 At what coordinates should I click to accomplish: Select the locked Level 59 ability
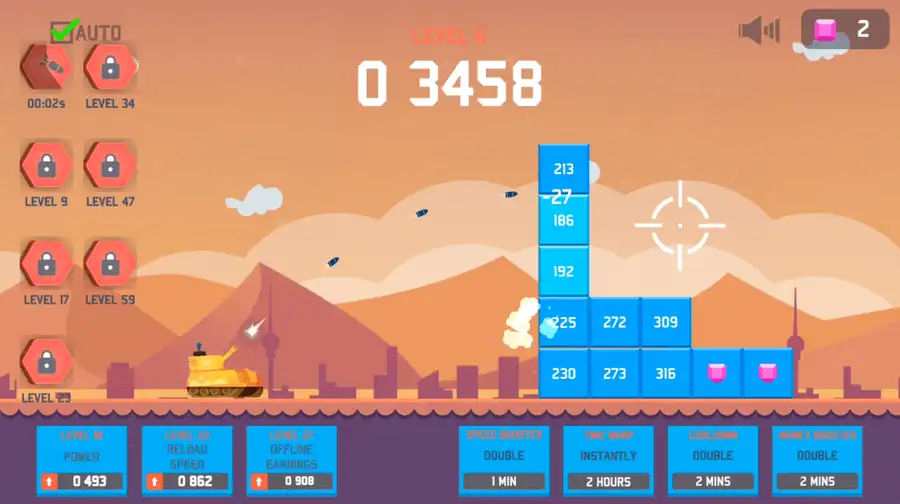109,264
